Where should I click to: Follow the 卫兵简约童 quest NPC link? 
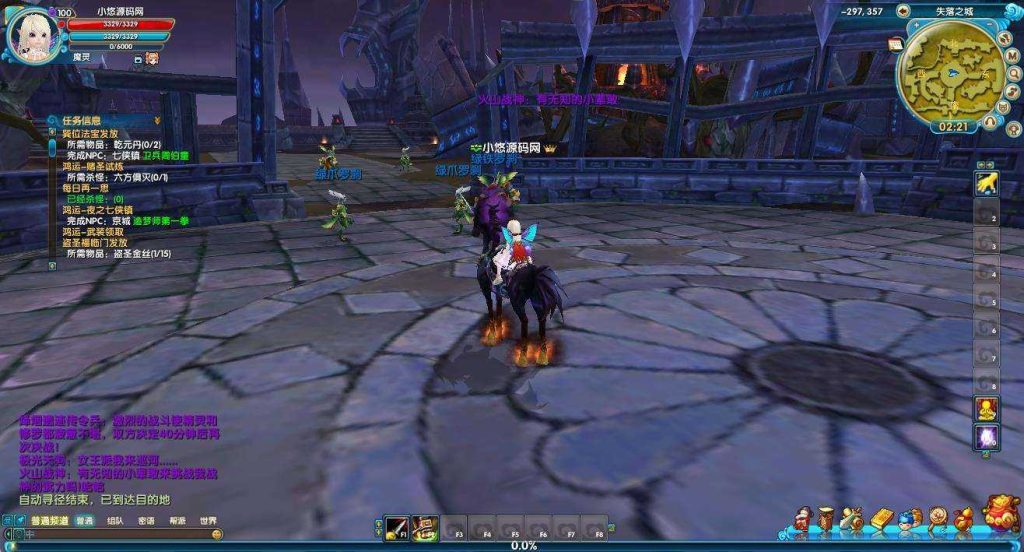coord(165,155)
